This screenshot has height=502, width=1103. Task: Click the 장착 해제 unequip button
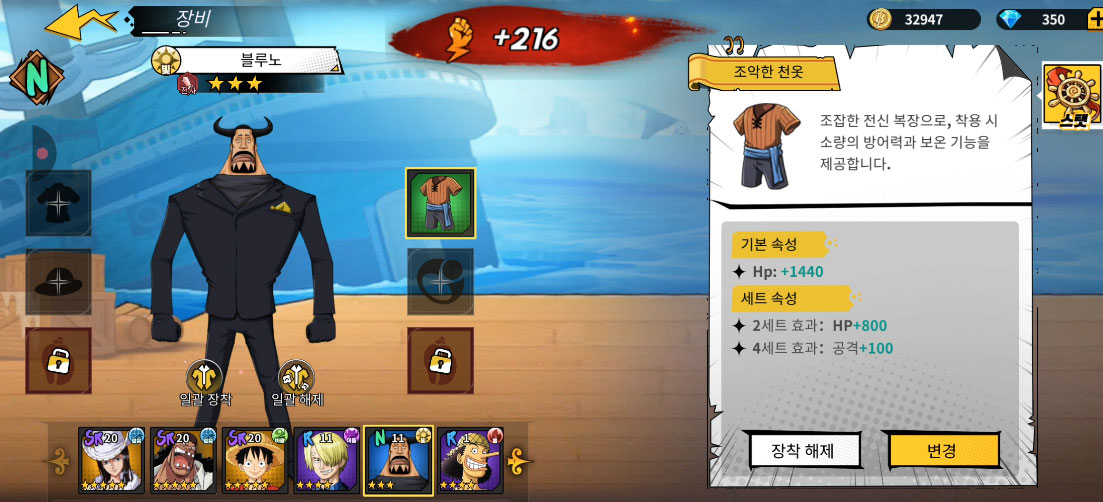[x=805, y=450]
